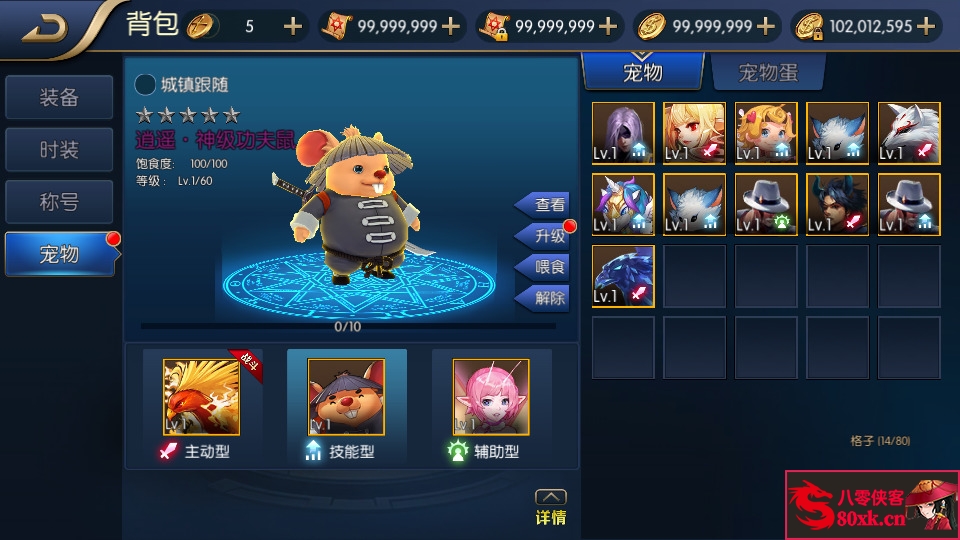This screenshot has width=960, height=540.
Task: Open the 装备 equipment tab
Action: coord(58,97)
